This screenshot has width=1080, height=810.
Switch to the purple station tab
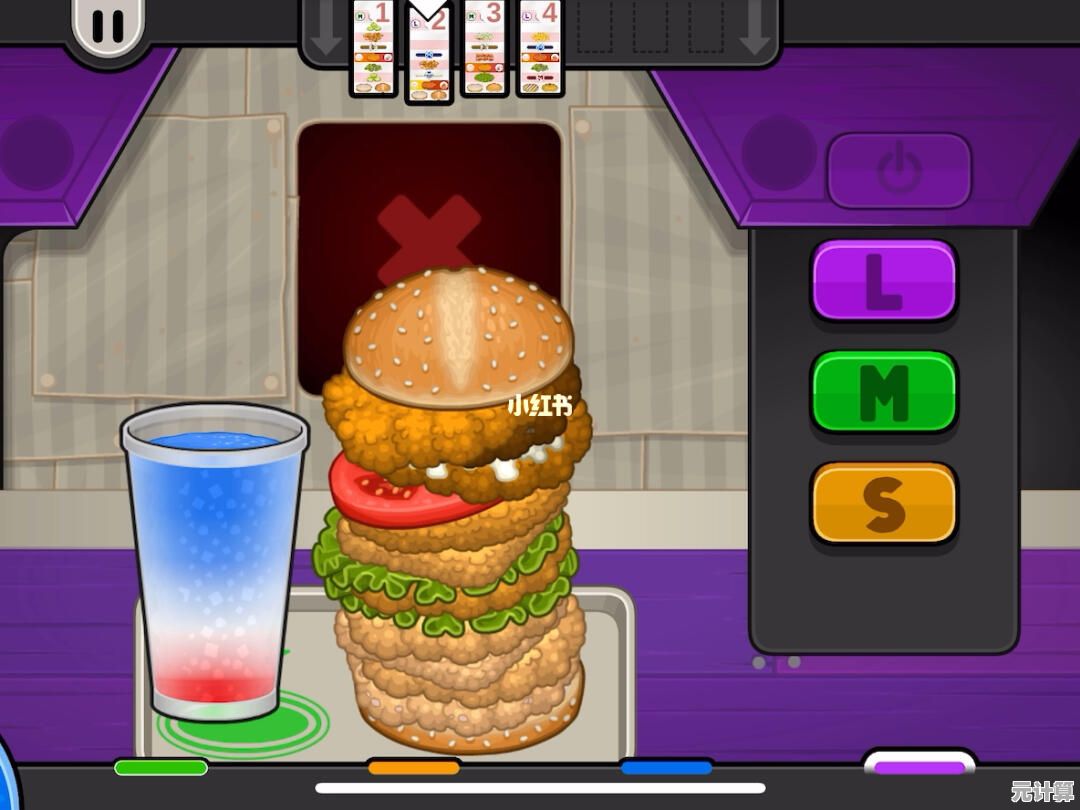coord(919,767)
